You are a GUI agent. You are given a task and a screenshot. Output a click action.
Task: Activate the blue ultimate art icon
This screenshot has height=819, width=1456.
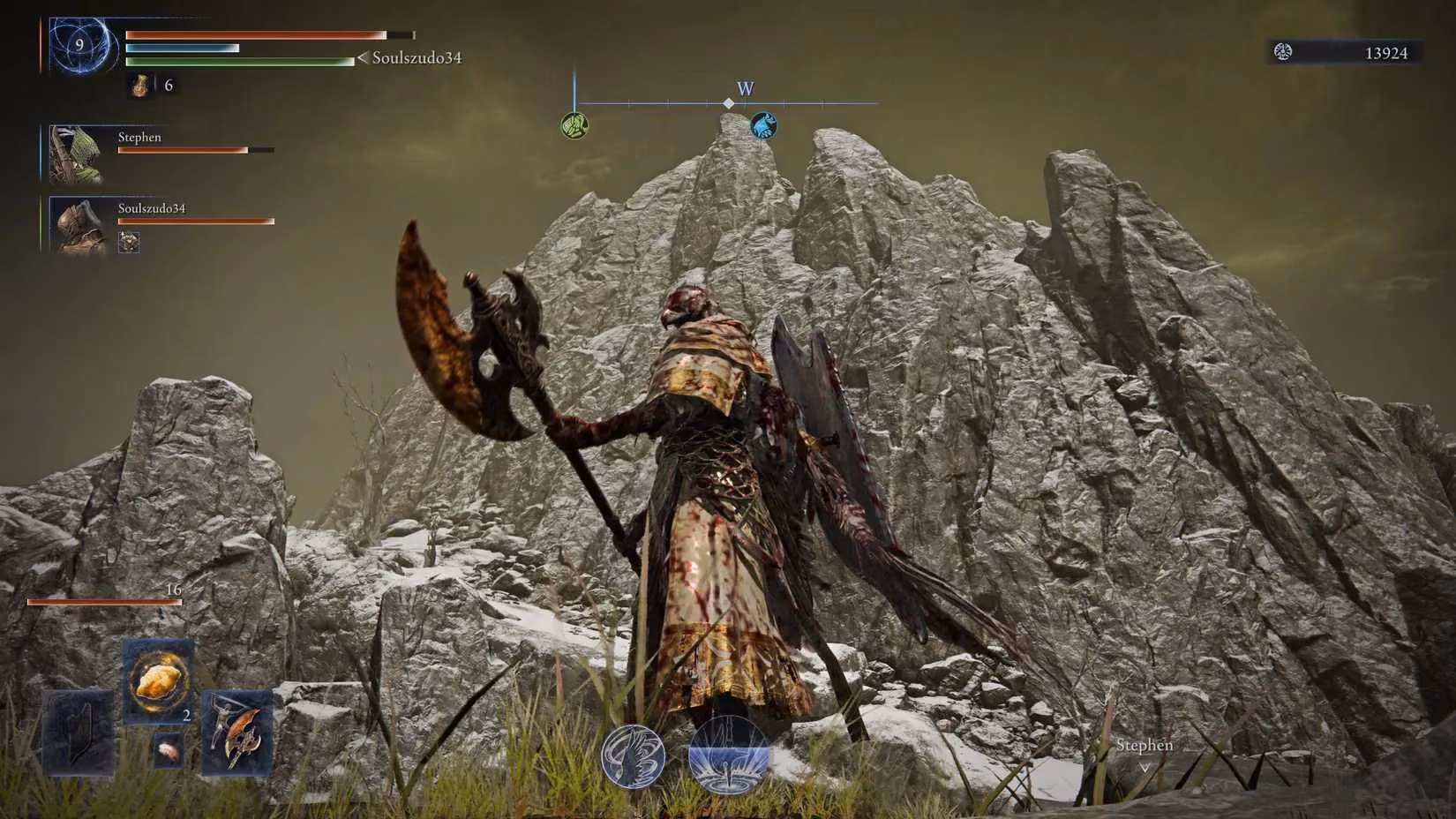click(x=728, y=755)
